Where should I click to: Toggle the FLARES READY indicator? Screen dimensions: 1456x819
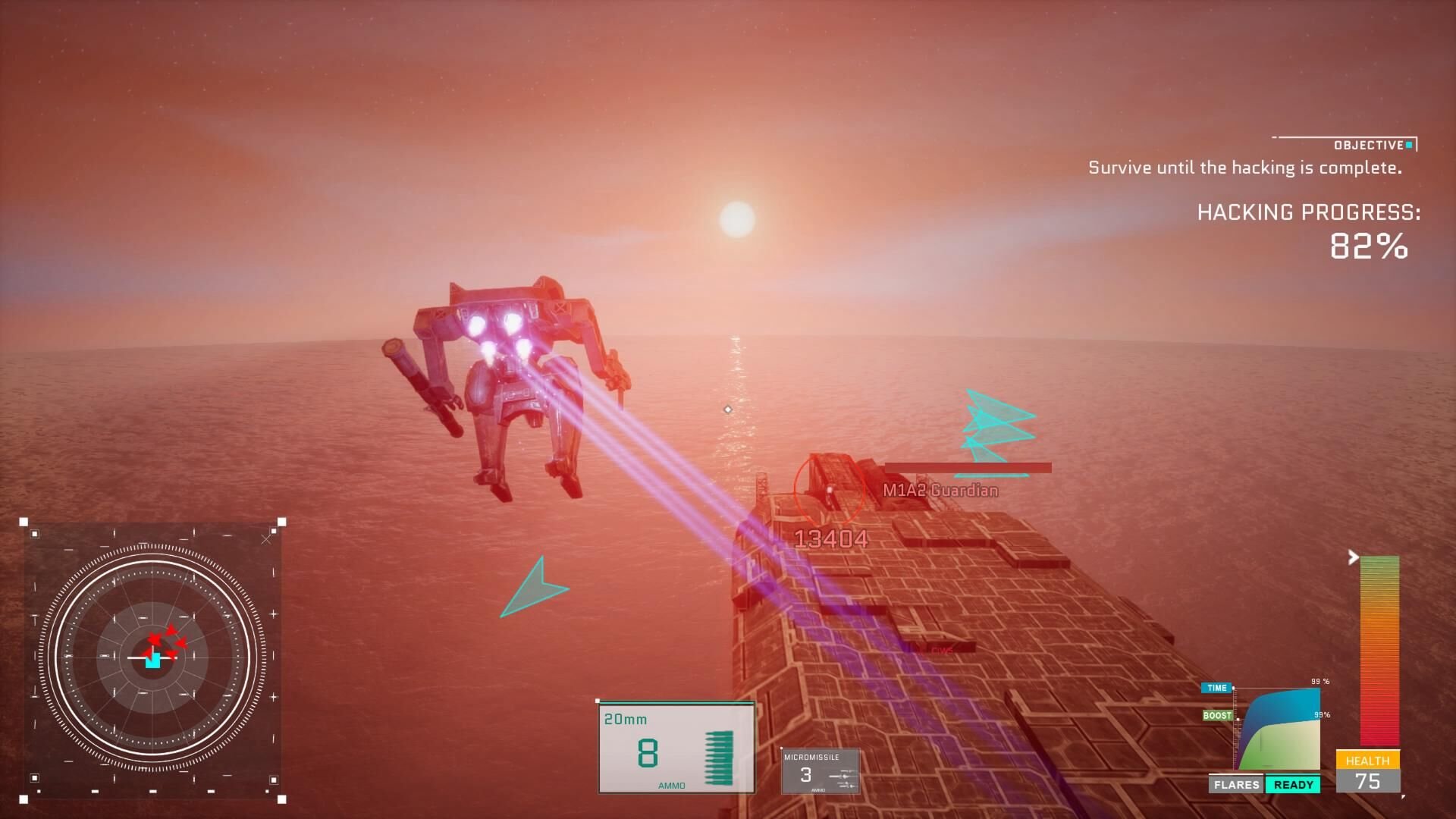coord(1263,785)
